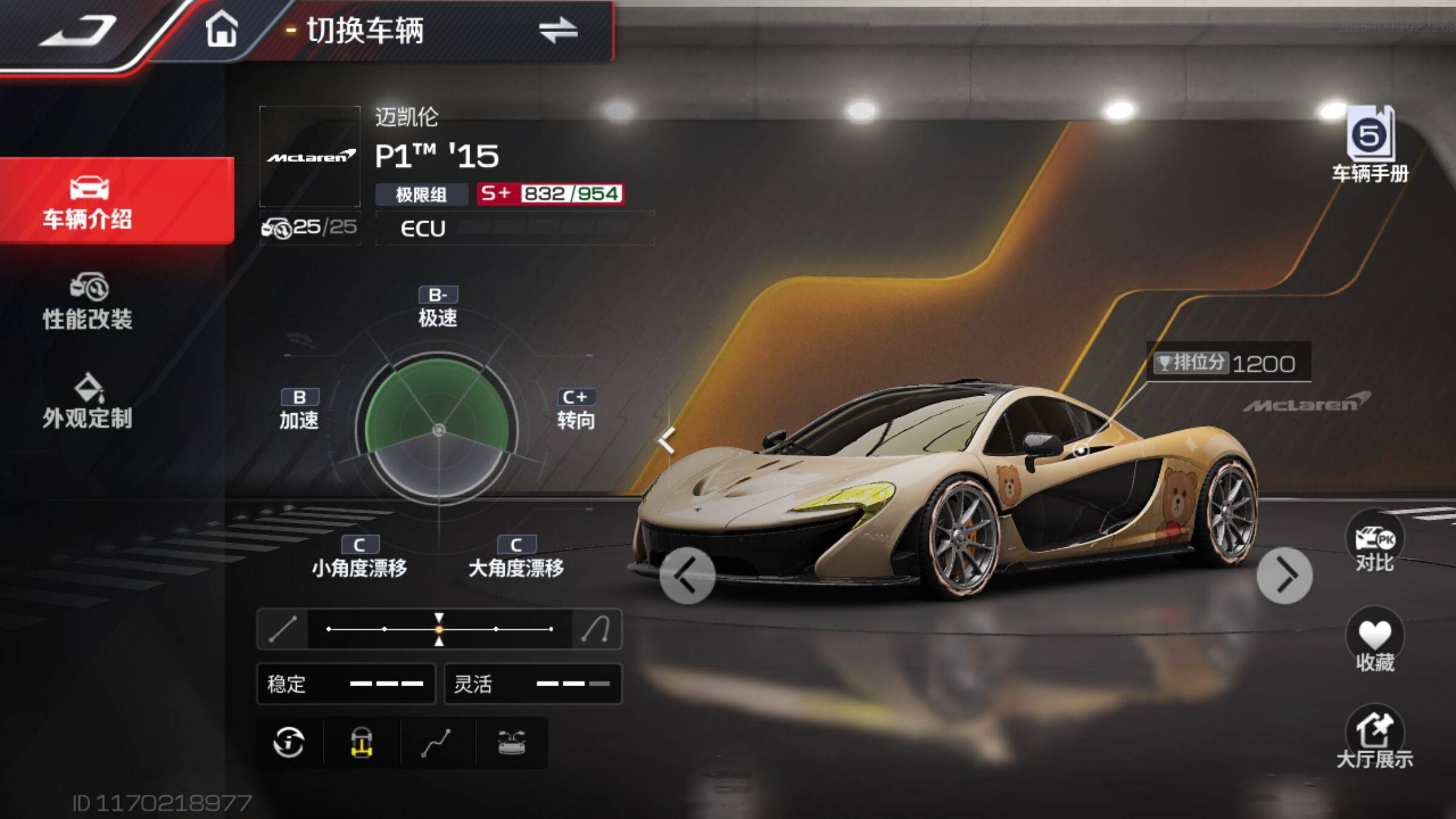Viewport: 1456px width, 819px height.
Task: Add car to favorites with 收藏 heart
Action: tap(1375, 642)
